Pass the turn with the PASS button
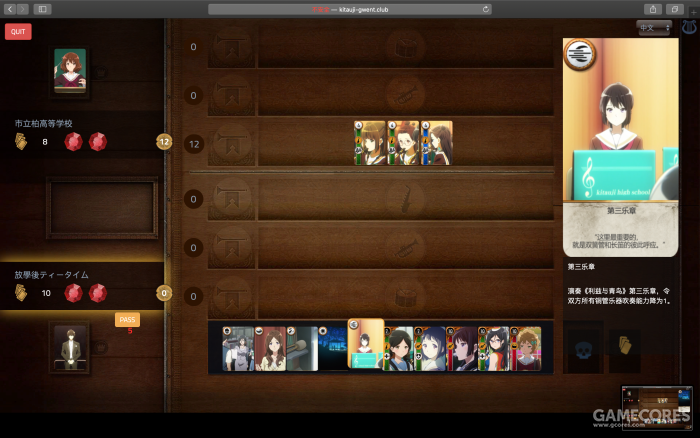This screenshot has height=438, width=700. tap(127, 319)
